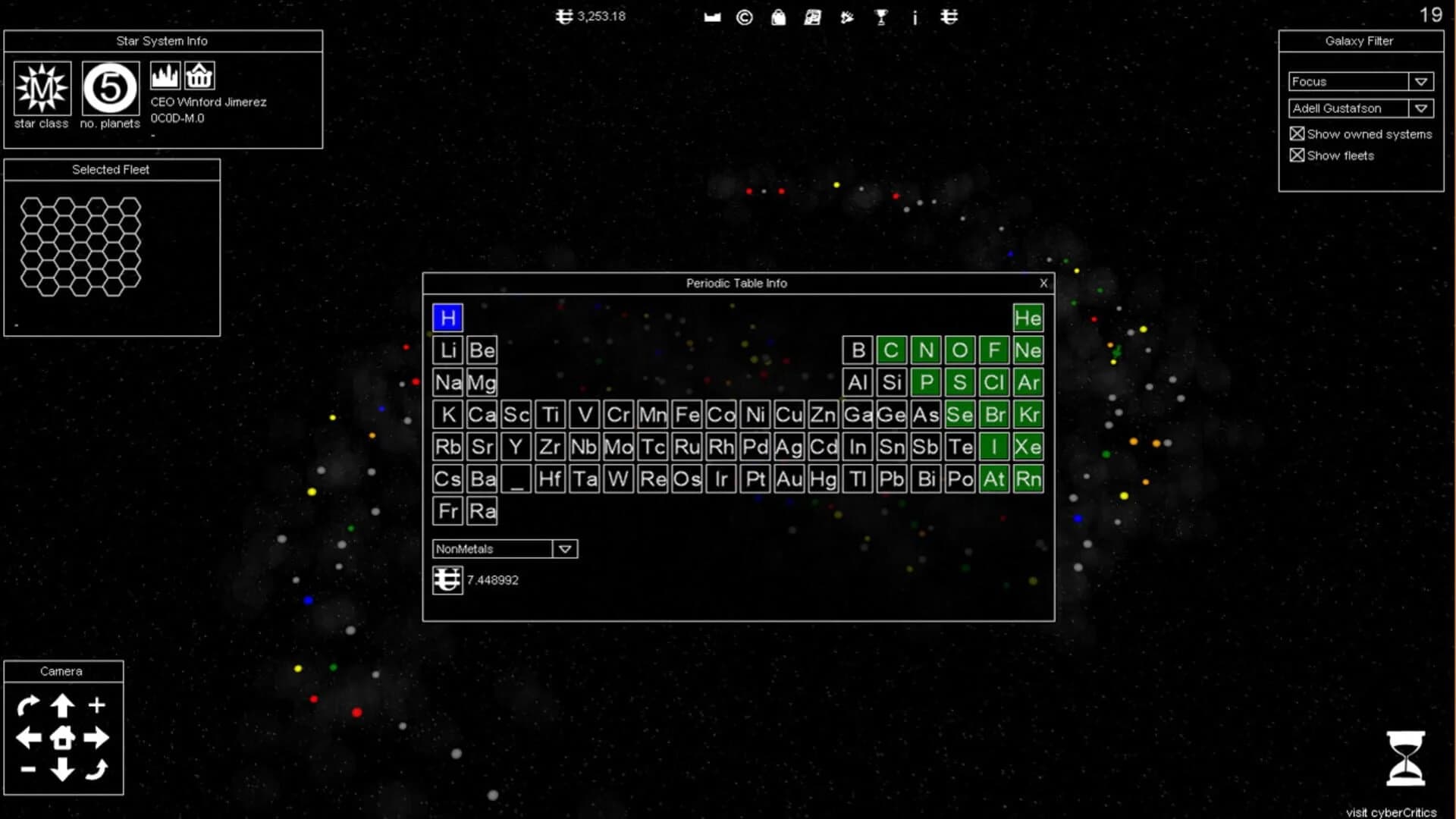Viewport: 1456px width, 819px height.
Task: Click the info icon in the top toolbar
Action: [x=915, y=17]
